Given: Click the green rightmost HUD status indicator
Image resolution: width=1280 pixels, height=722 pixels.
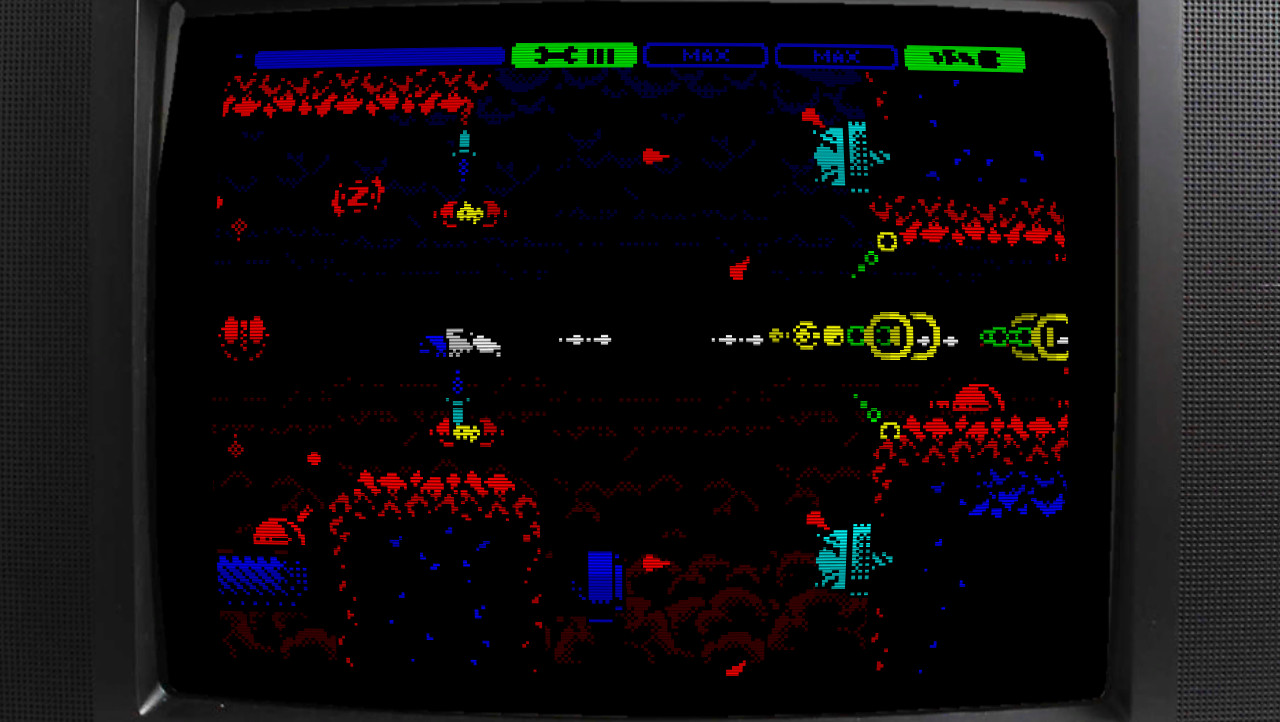Looking at the screenshot, I should click(963, 58).
